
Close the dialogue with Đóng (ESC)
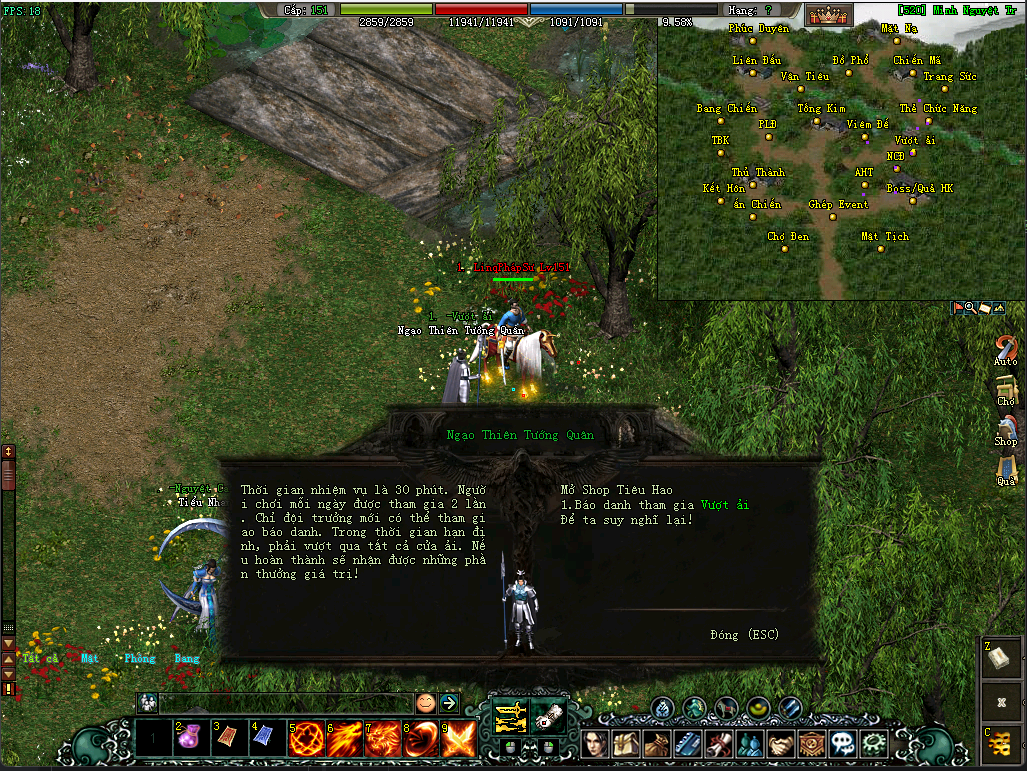coord(744,635)
